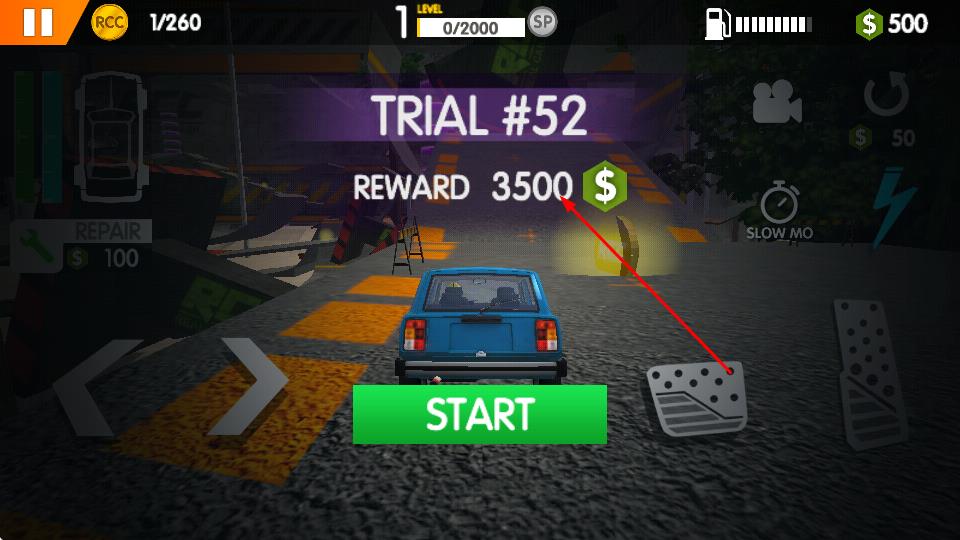Image resolution: width=960 pixels, height=540 pixels.
Task: Switch camera view with the camera icon
Action: tap(777, 101)
